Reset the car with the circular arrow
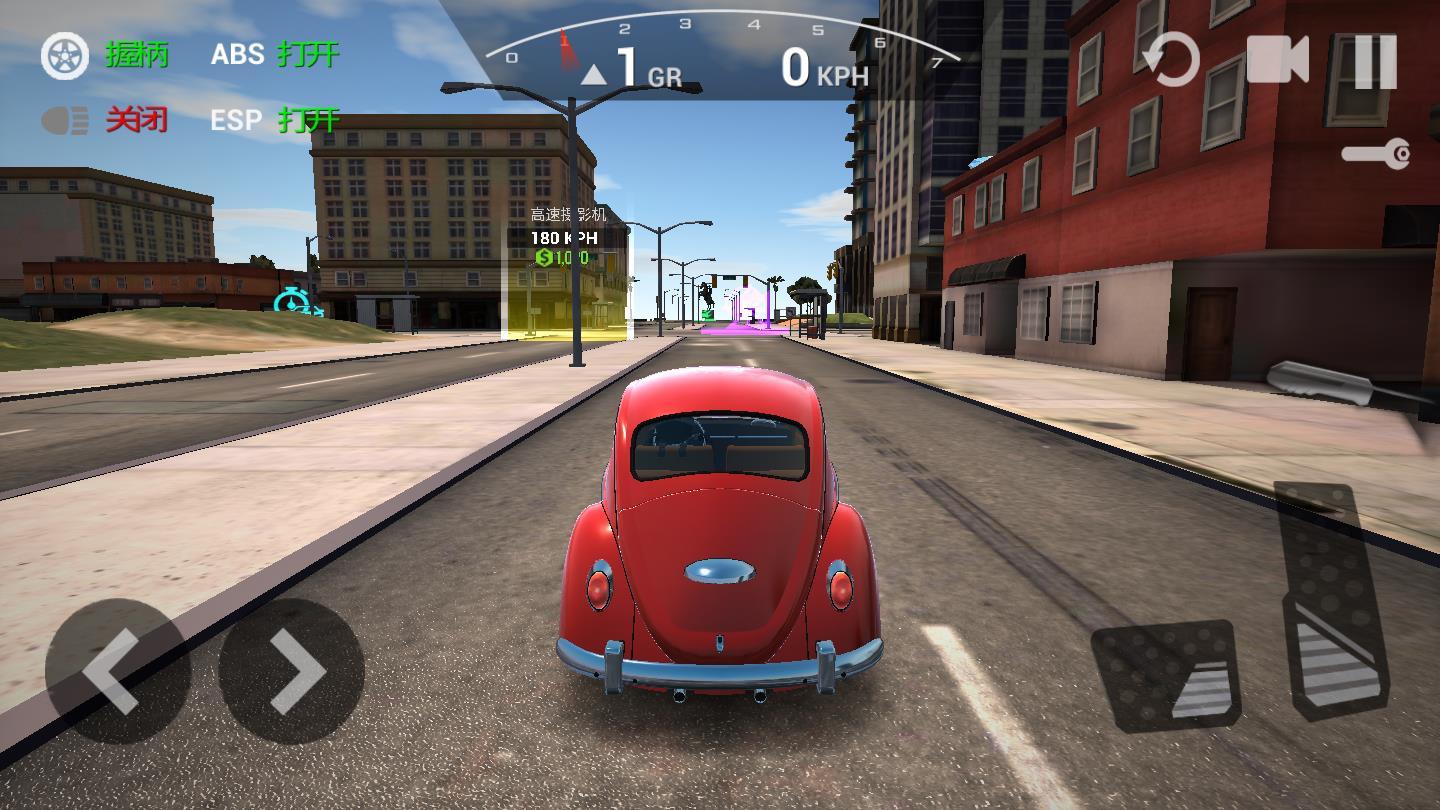This screenshot has width=1440, height=810. 1171,60
